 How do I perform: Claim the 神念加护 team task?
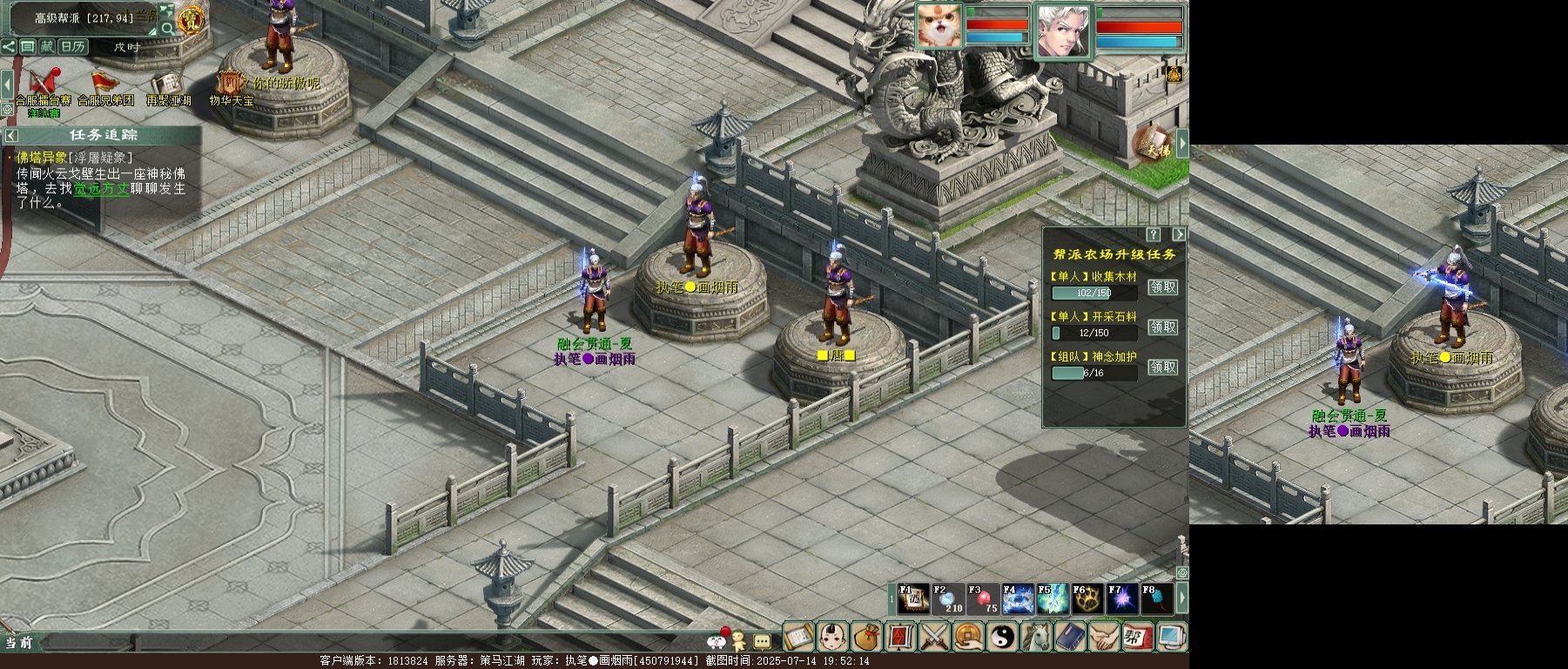(x=1163, y=368)
